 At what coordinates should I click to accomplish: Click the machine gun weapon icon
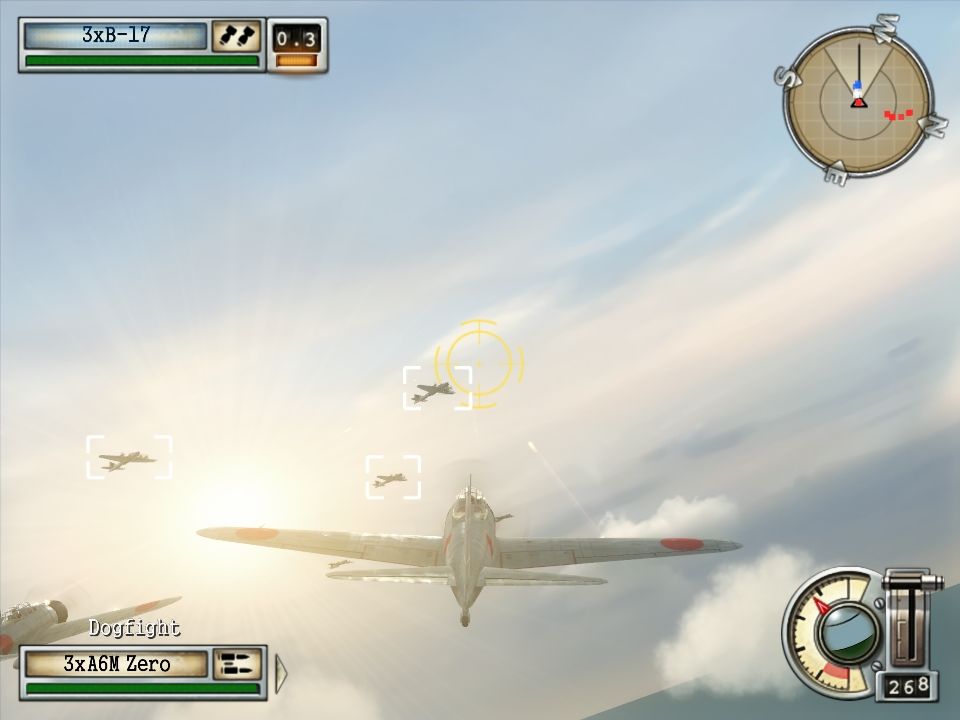pyautogui.click(x=237, y=664)
